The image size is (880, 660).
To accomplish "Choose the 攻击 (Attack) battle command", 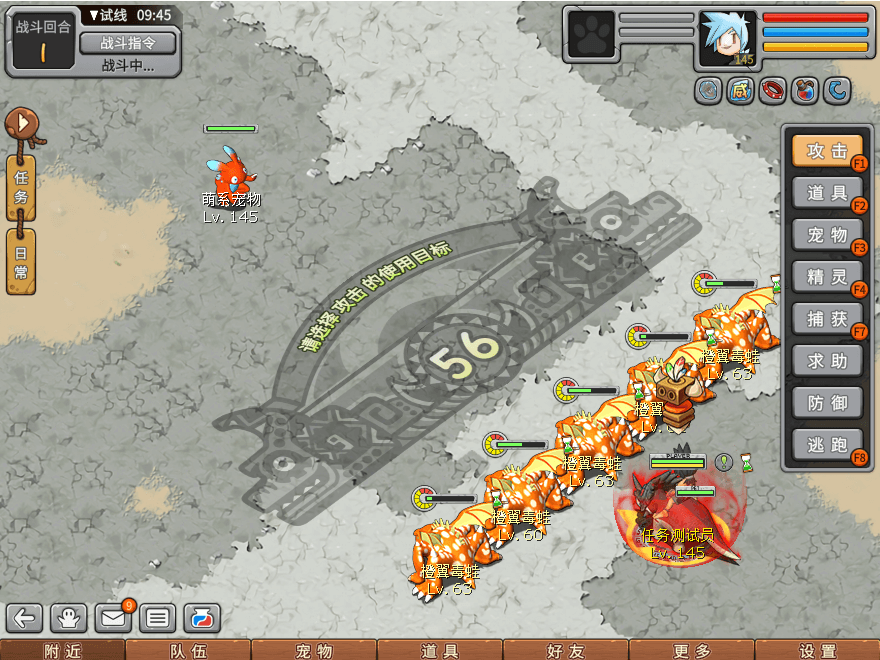I will coord(827,152).
